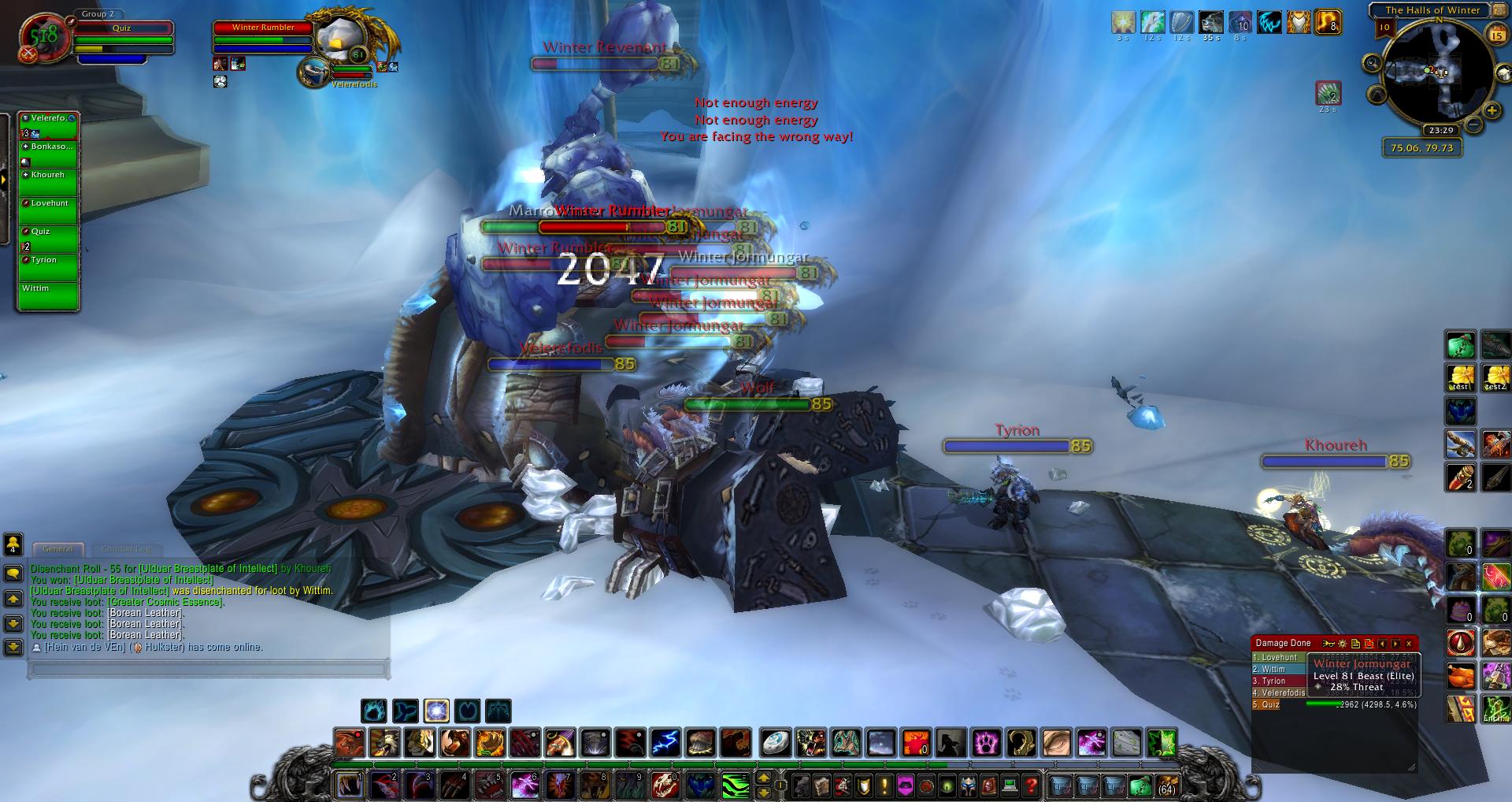This screenshot has height=802, width=1512.
Task: Activate the pink paw print ability
Action: click(987, 743)
